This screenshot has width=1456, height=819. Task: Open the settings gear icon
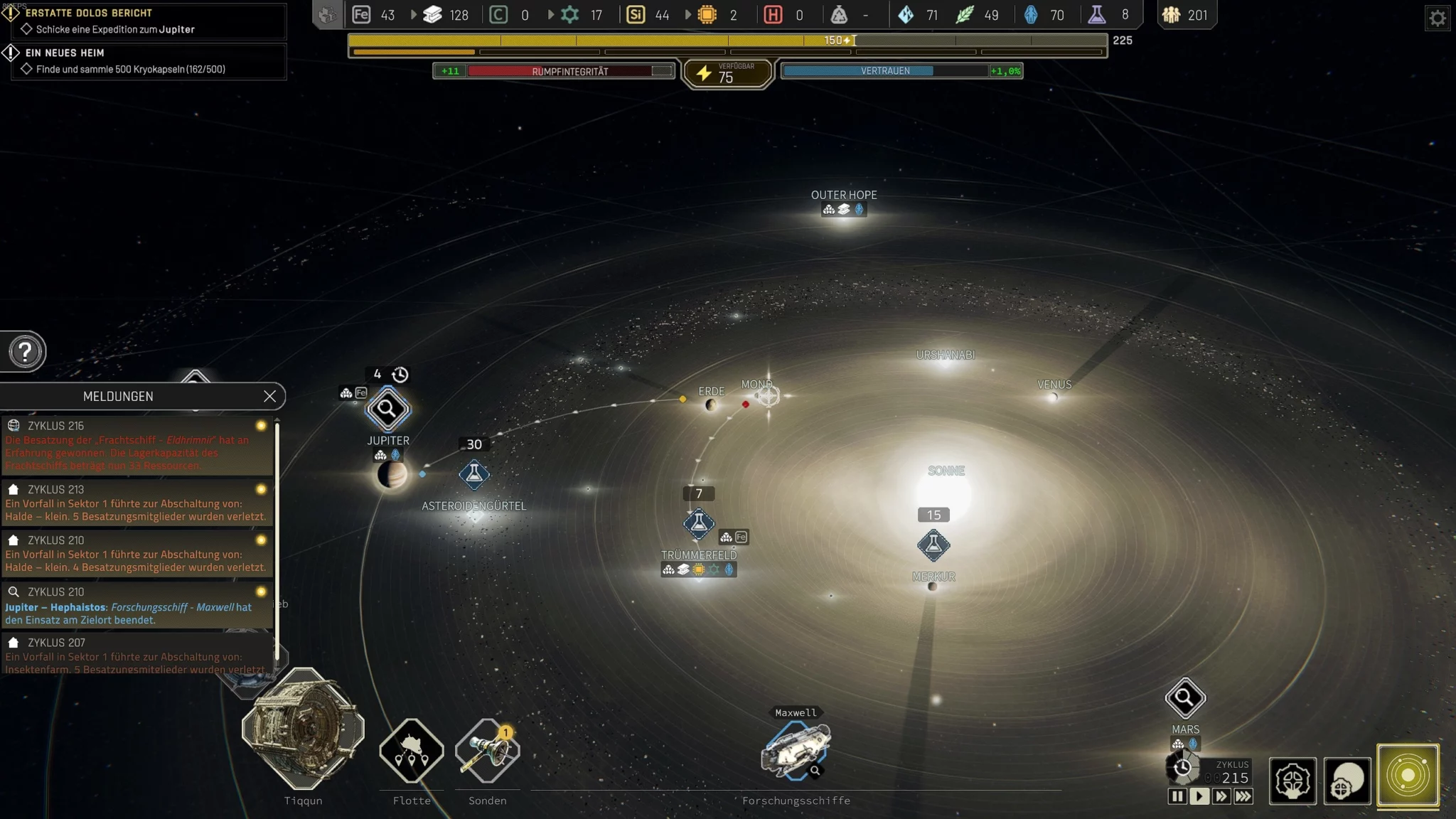click(1438, 18)
